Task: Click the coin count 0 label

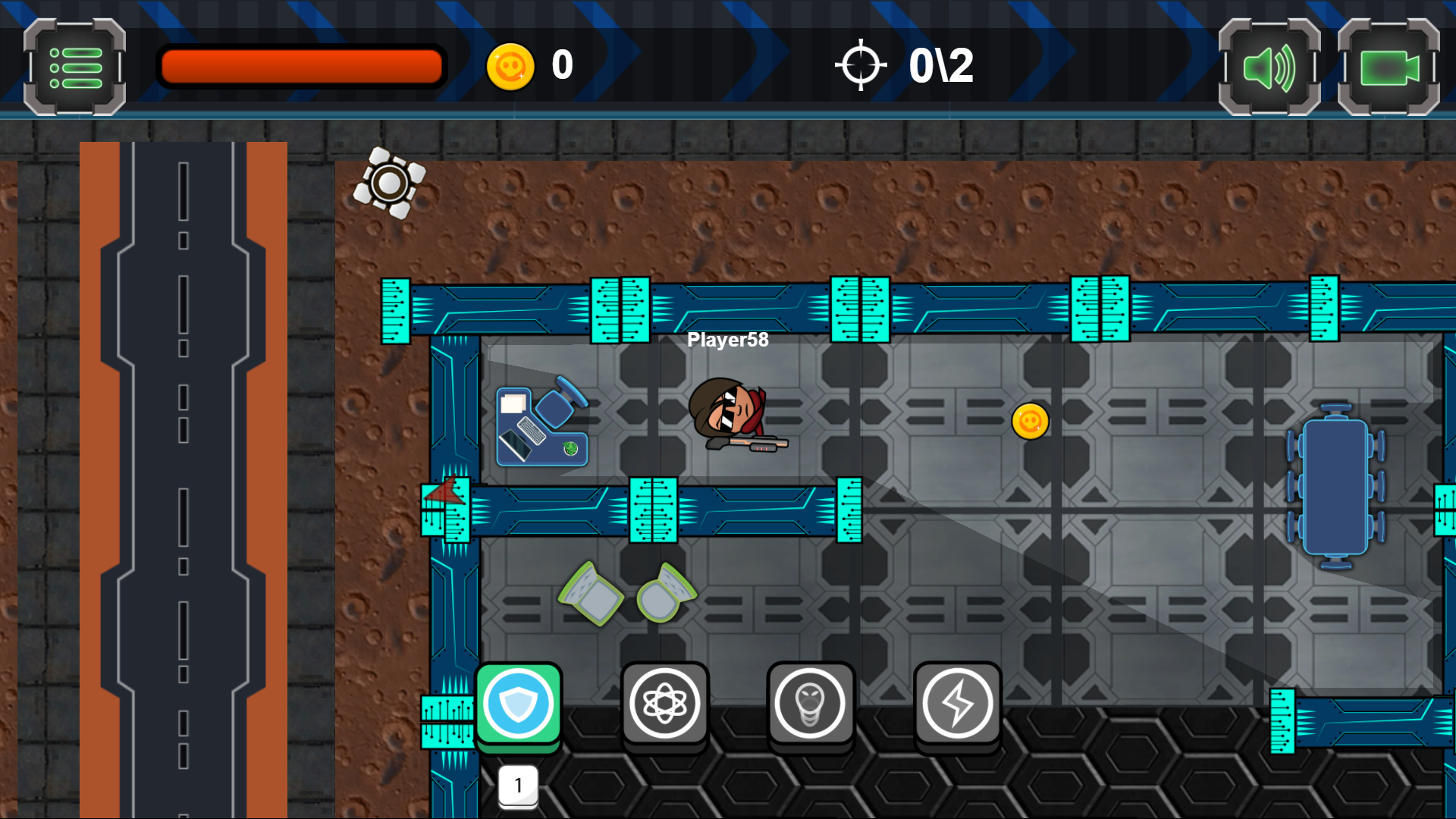Action: [561, 65]
